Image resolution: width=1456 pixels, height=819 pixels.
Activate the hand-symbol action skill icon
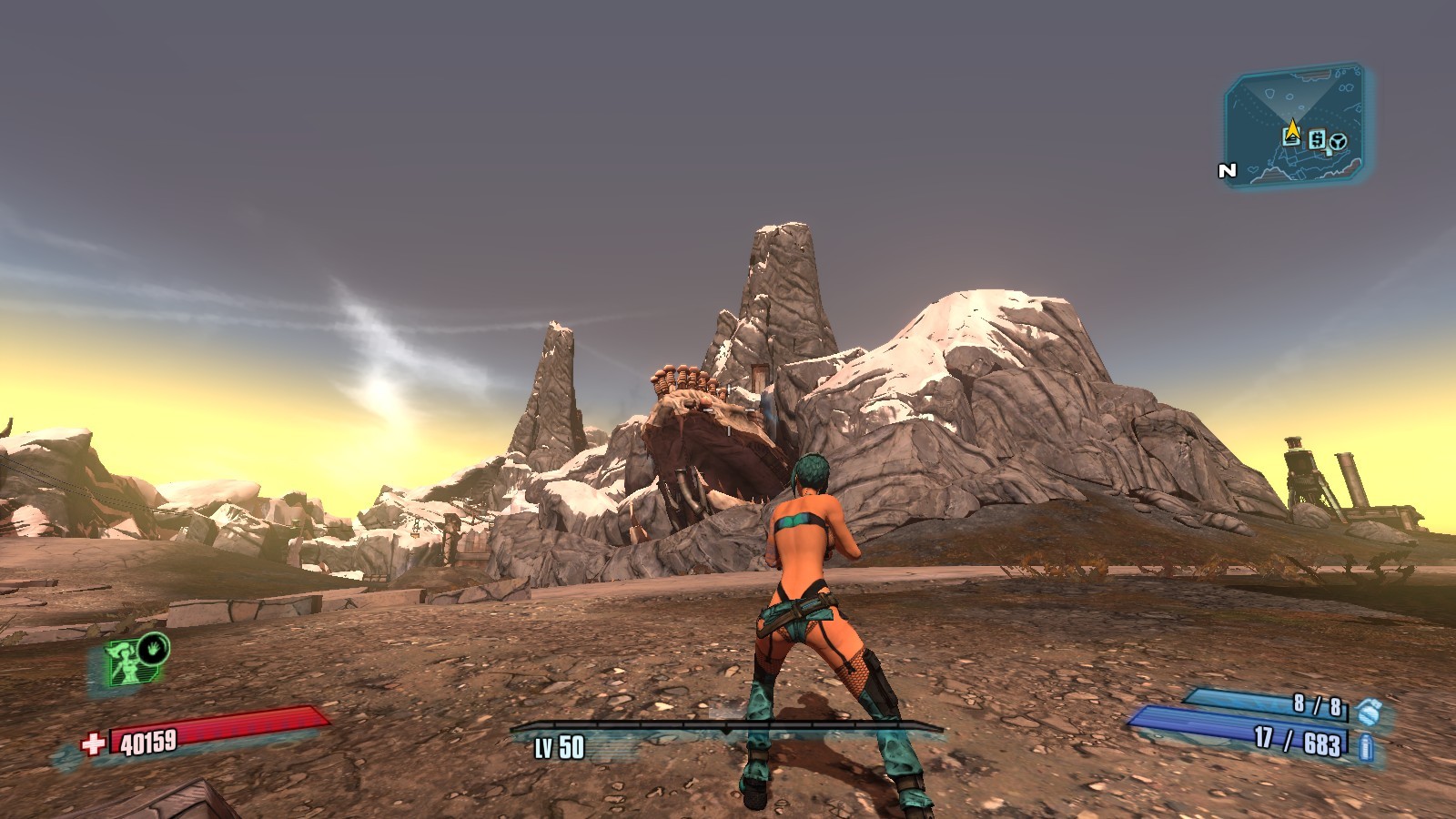tap(156, 648)
